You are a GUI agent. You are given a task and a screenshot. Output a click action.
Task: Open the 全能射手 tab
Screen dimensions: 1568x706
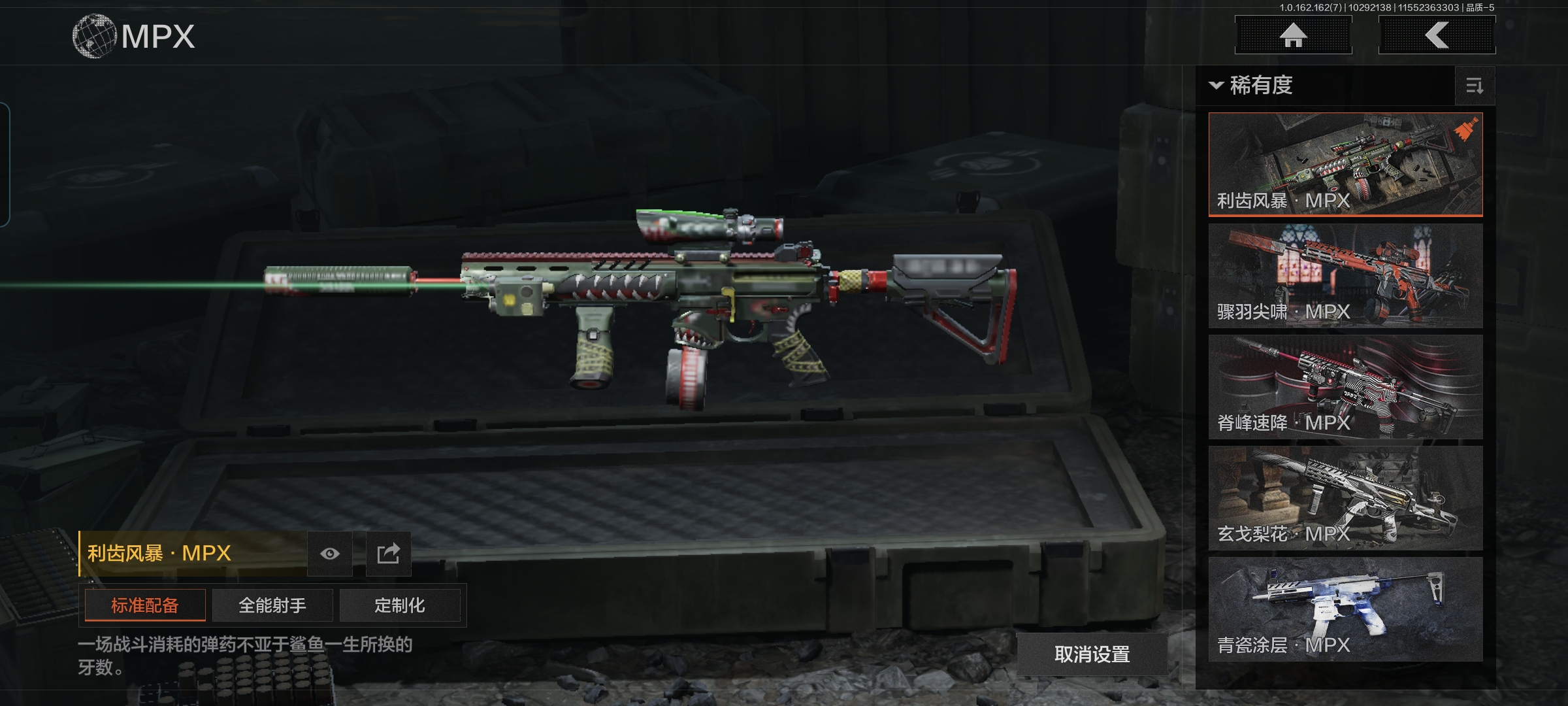tap(272, 605)
